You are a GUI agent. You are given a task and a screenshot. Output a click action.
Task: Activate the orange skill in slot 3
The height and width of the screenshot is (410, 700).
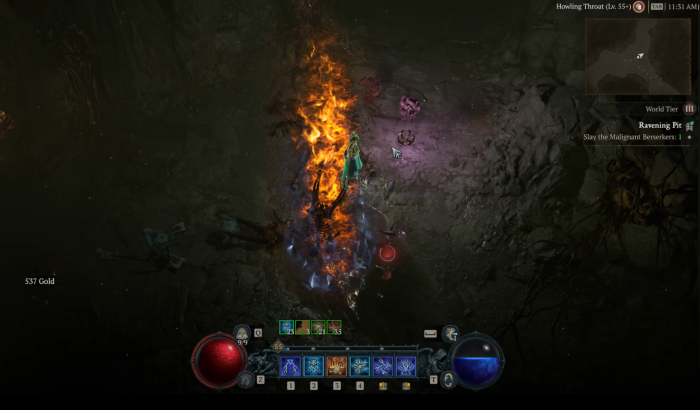point(337,366)
